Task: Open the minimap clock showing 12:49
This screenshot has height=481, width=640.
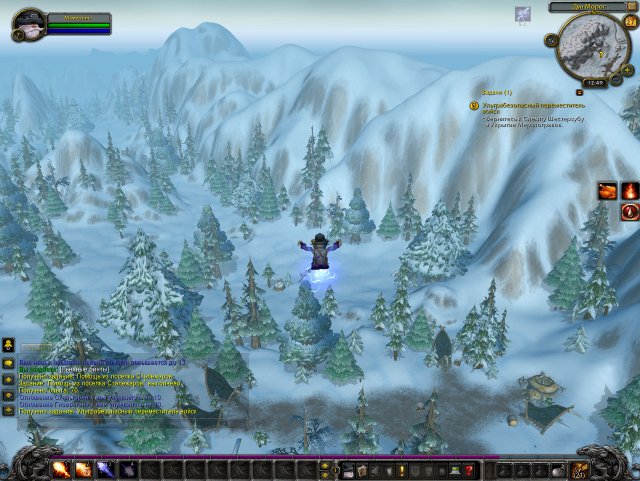Action: click(x=597, y=83)
